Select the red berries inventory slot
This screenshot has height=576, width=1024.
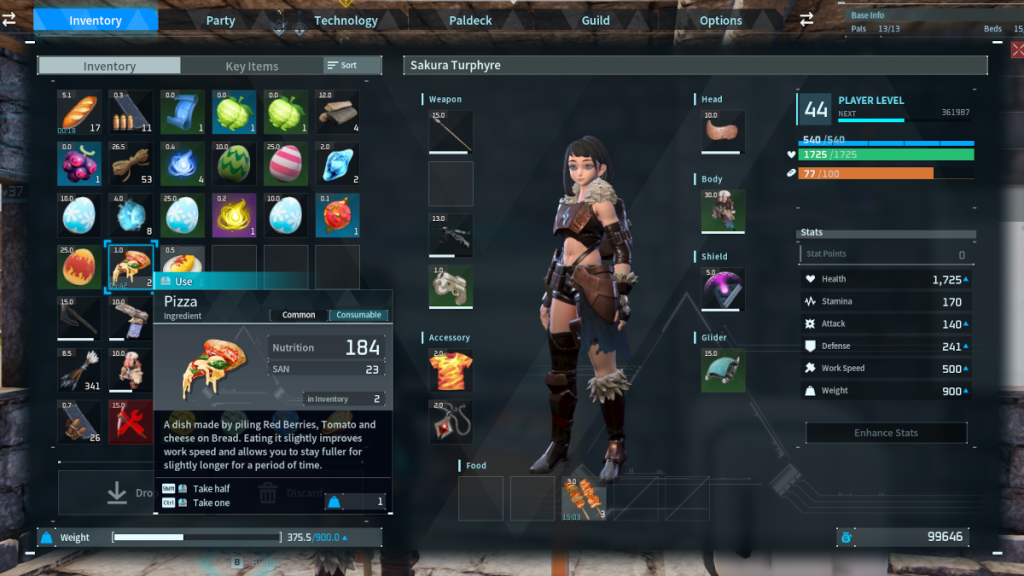80,163
